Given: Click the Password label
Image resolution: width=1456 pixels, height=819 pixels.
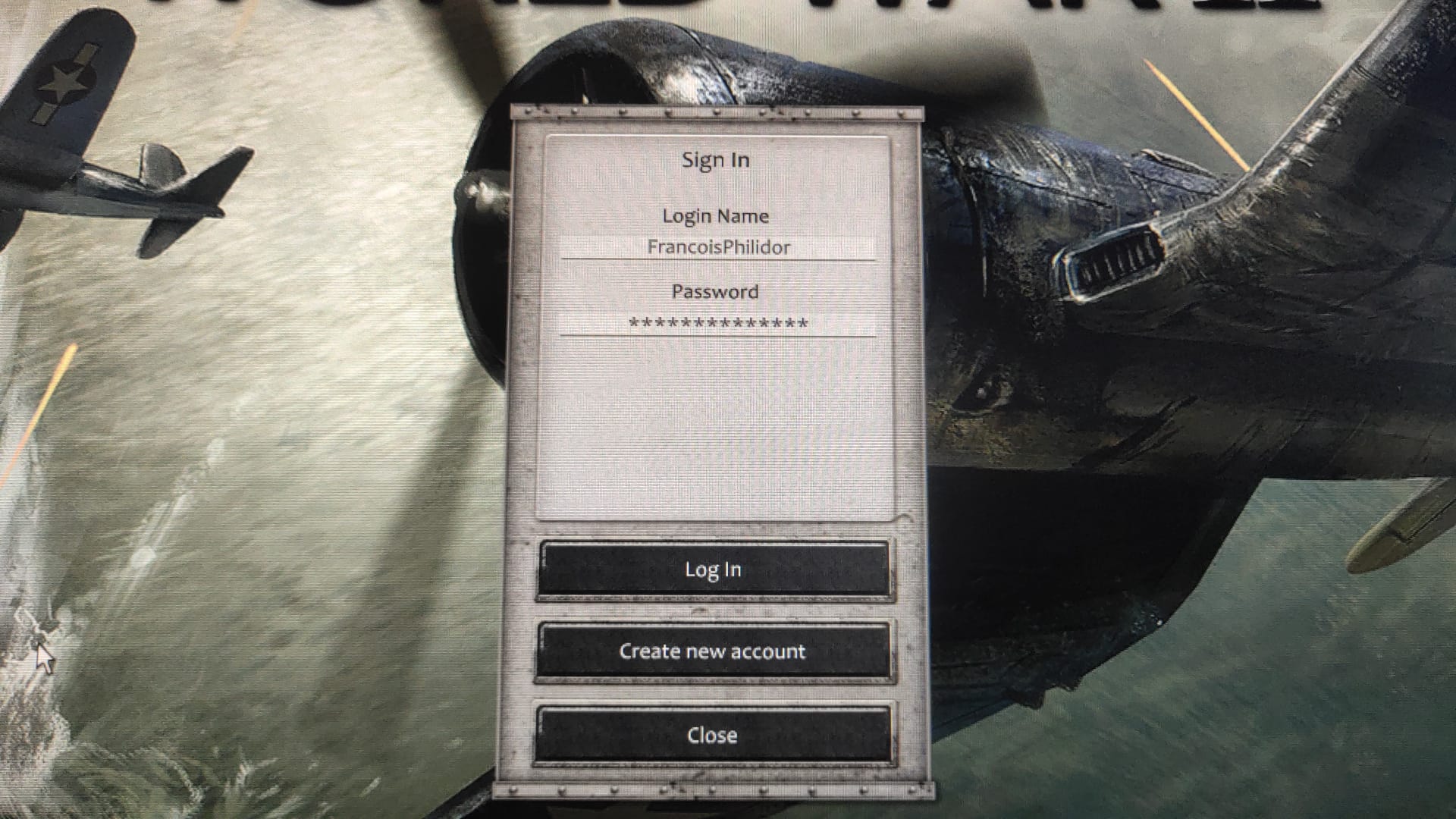Looking at the screenshot, I should (x=715, y=291).
